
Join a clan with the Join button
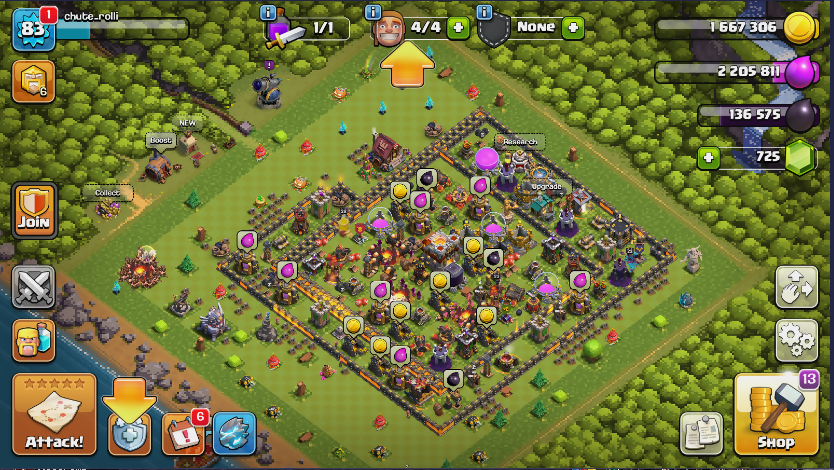(x=34, y=209)
